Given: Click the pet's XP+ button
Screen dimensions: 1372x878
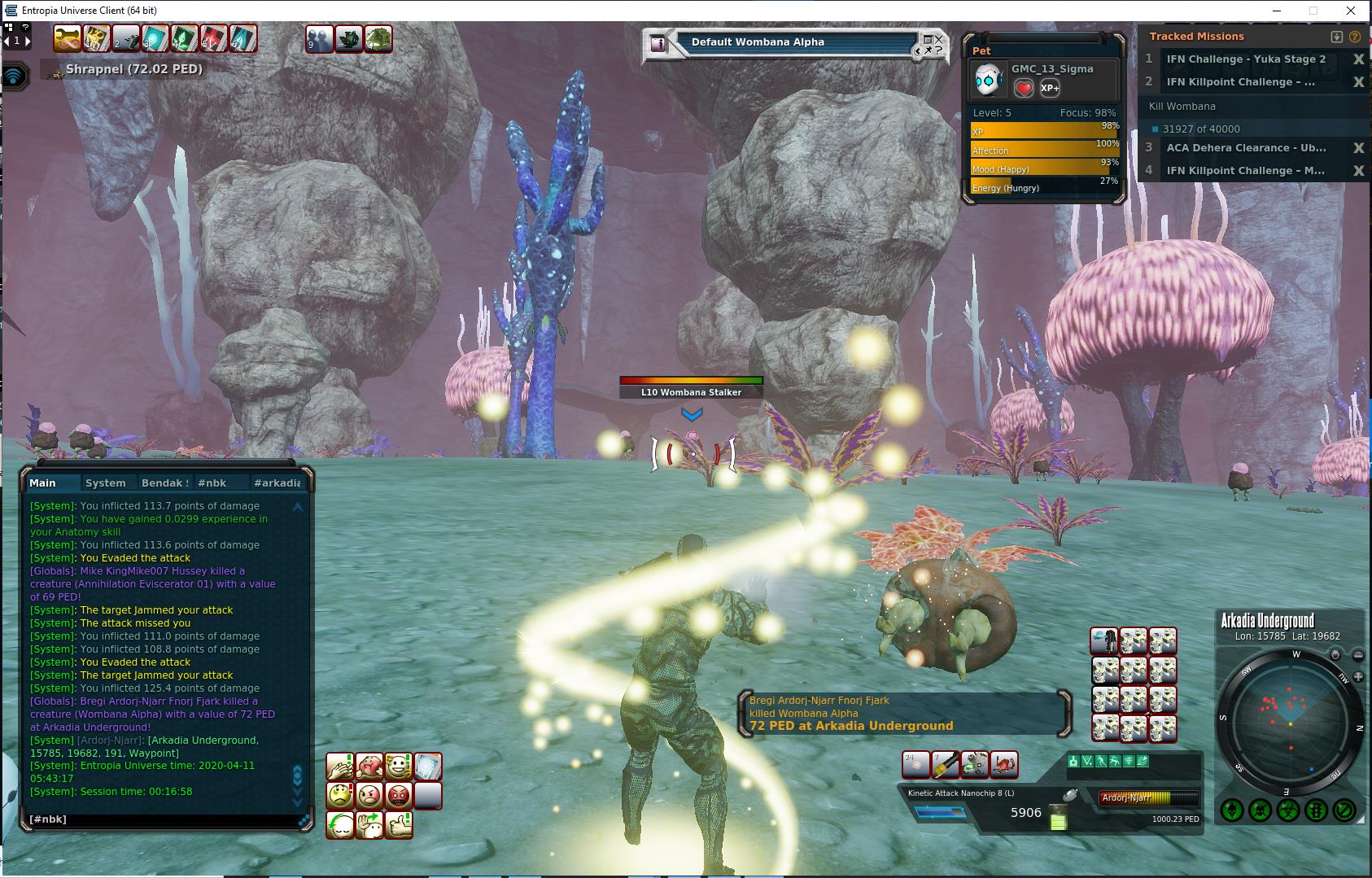Looking at the screenshot, I should [1050, 88].
